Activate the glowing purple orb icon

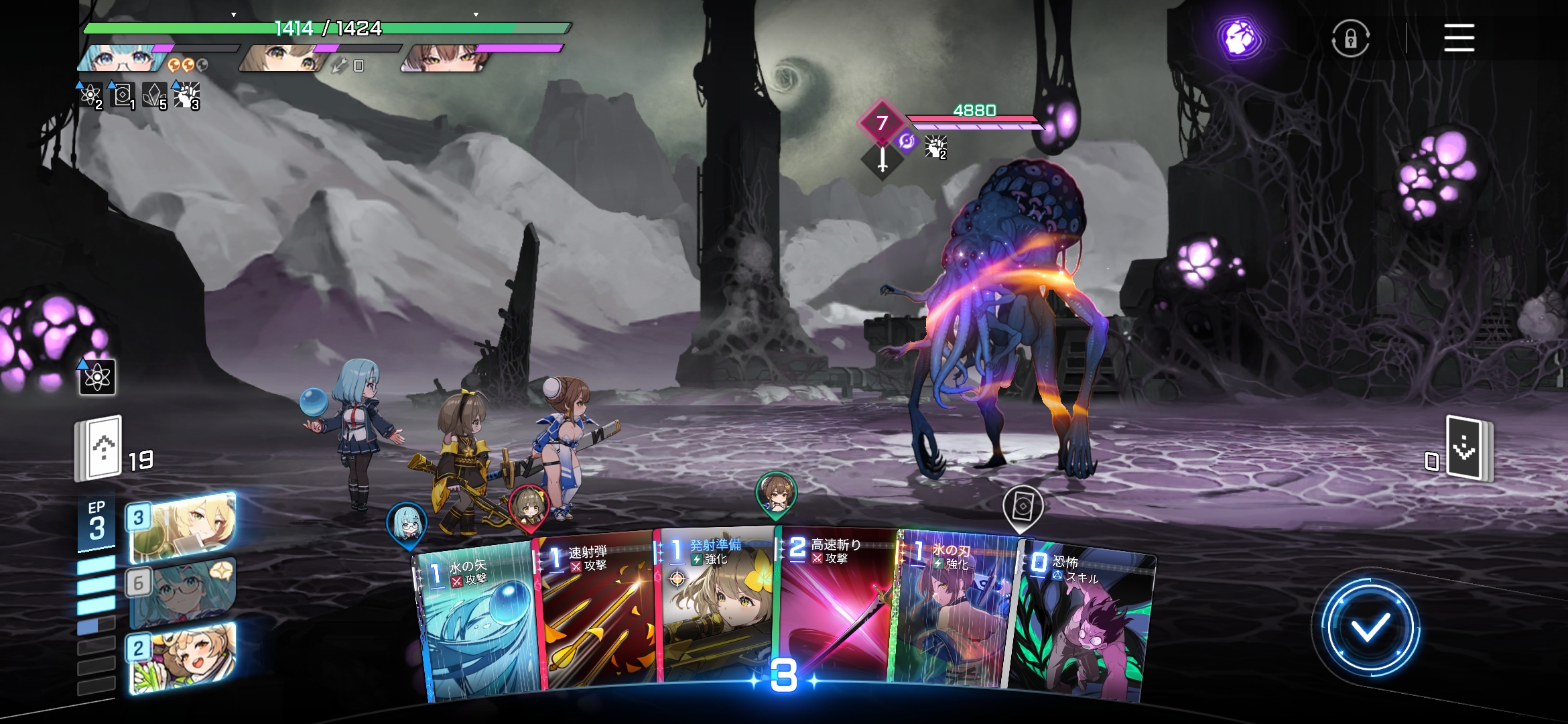pyautogui.click(x=1240, y=38)
